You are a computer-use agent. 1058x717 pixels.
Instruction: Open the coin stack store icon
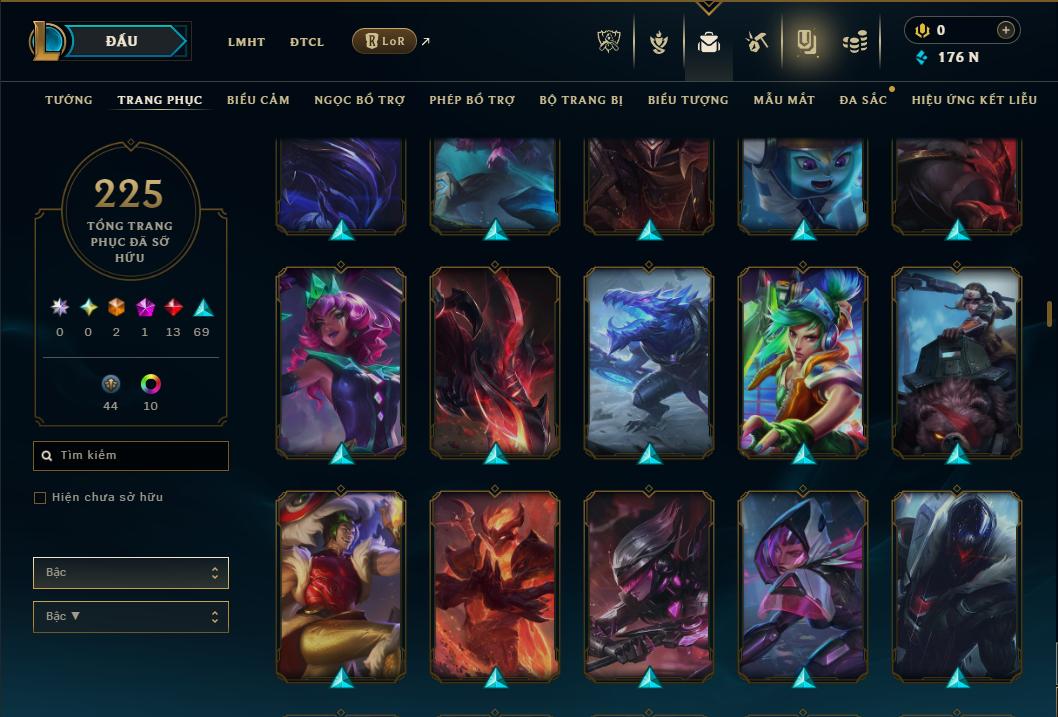click(x=854, y=42)
